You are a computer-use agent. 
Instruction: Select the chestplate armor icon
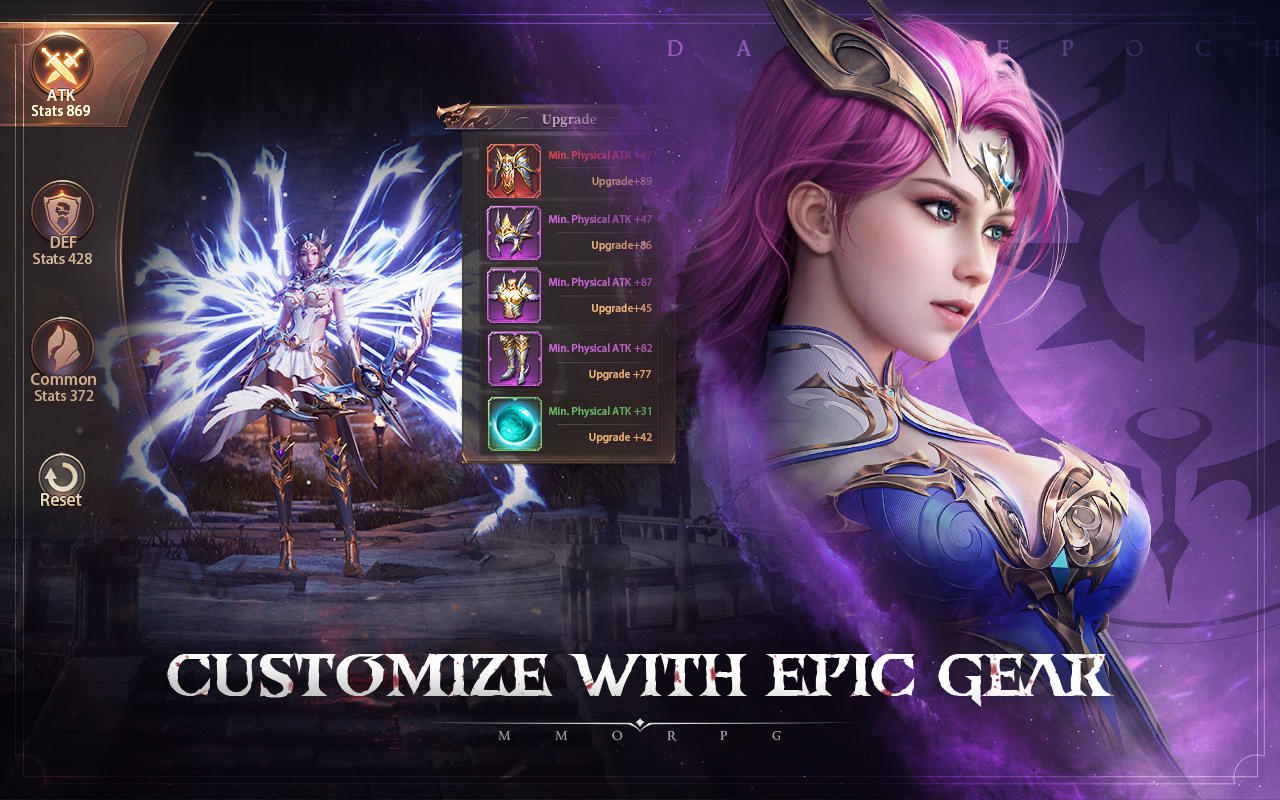513,297
